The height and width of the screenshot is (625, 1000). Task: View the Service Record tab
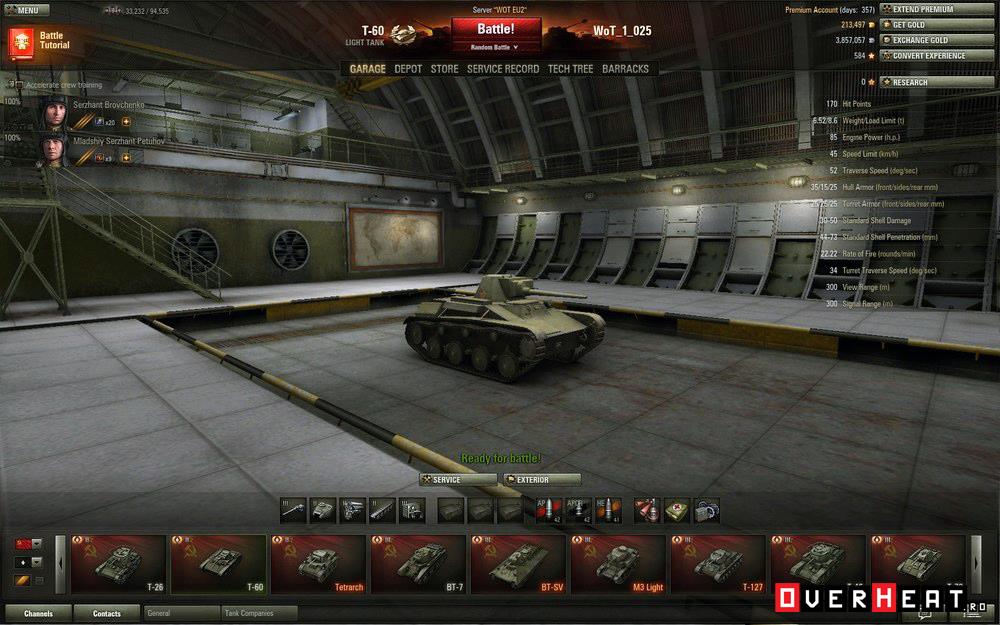tap(503, 69)
